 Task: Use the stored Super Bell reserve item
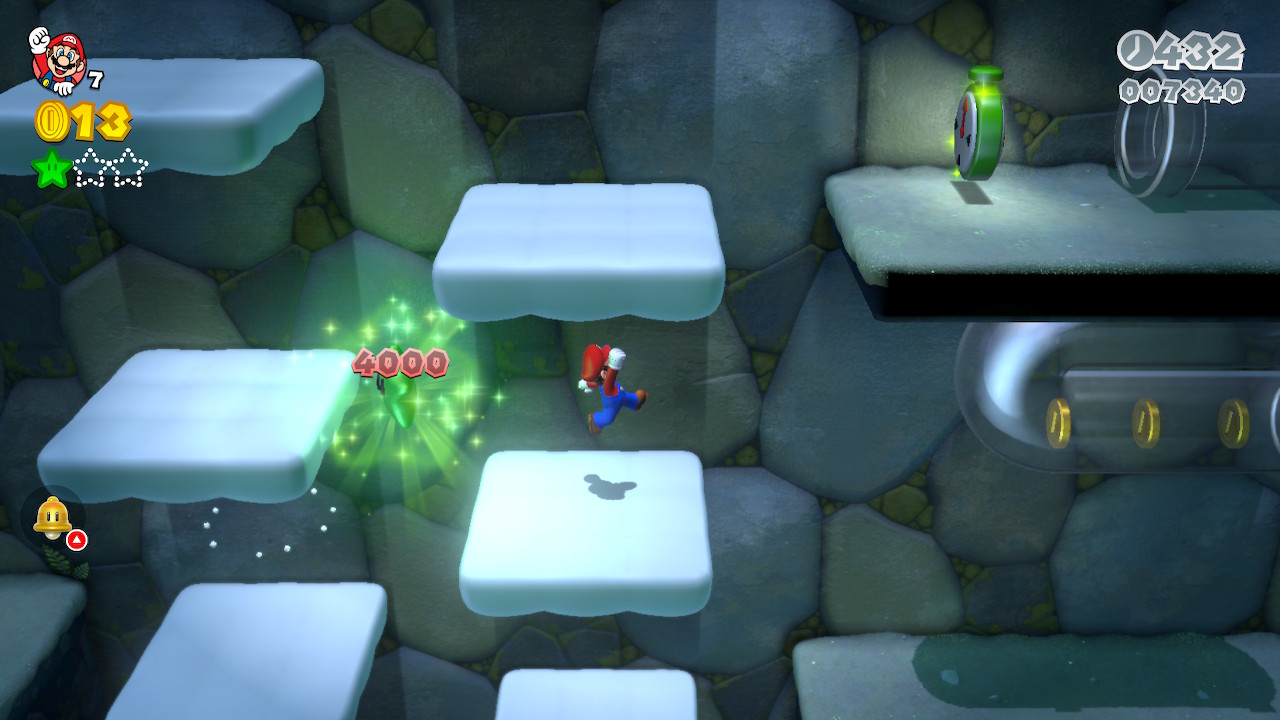(52, 517)
